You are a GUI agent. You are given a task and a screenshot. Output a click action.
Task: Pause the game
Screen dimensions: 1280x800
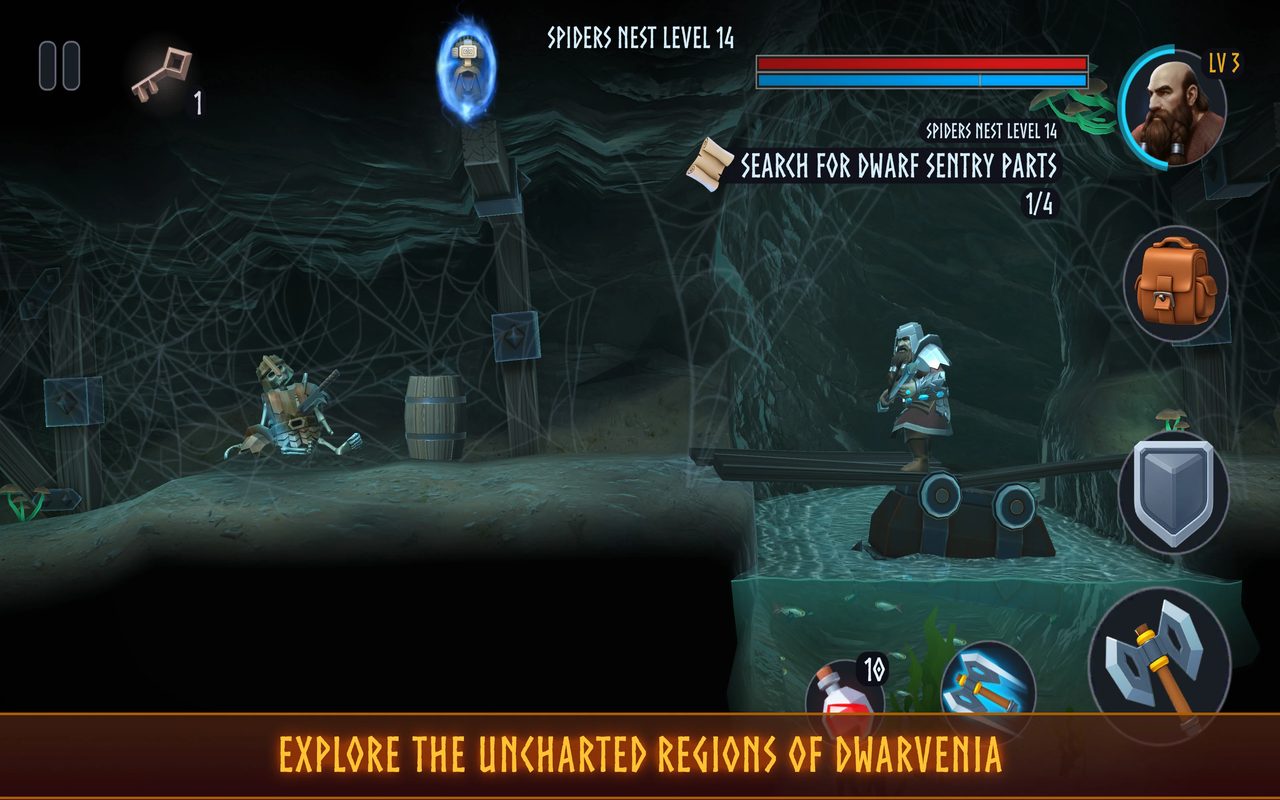(x=60, y=62)
